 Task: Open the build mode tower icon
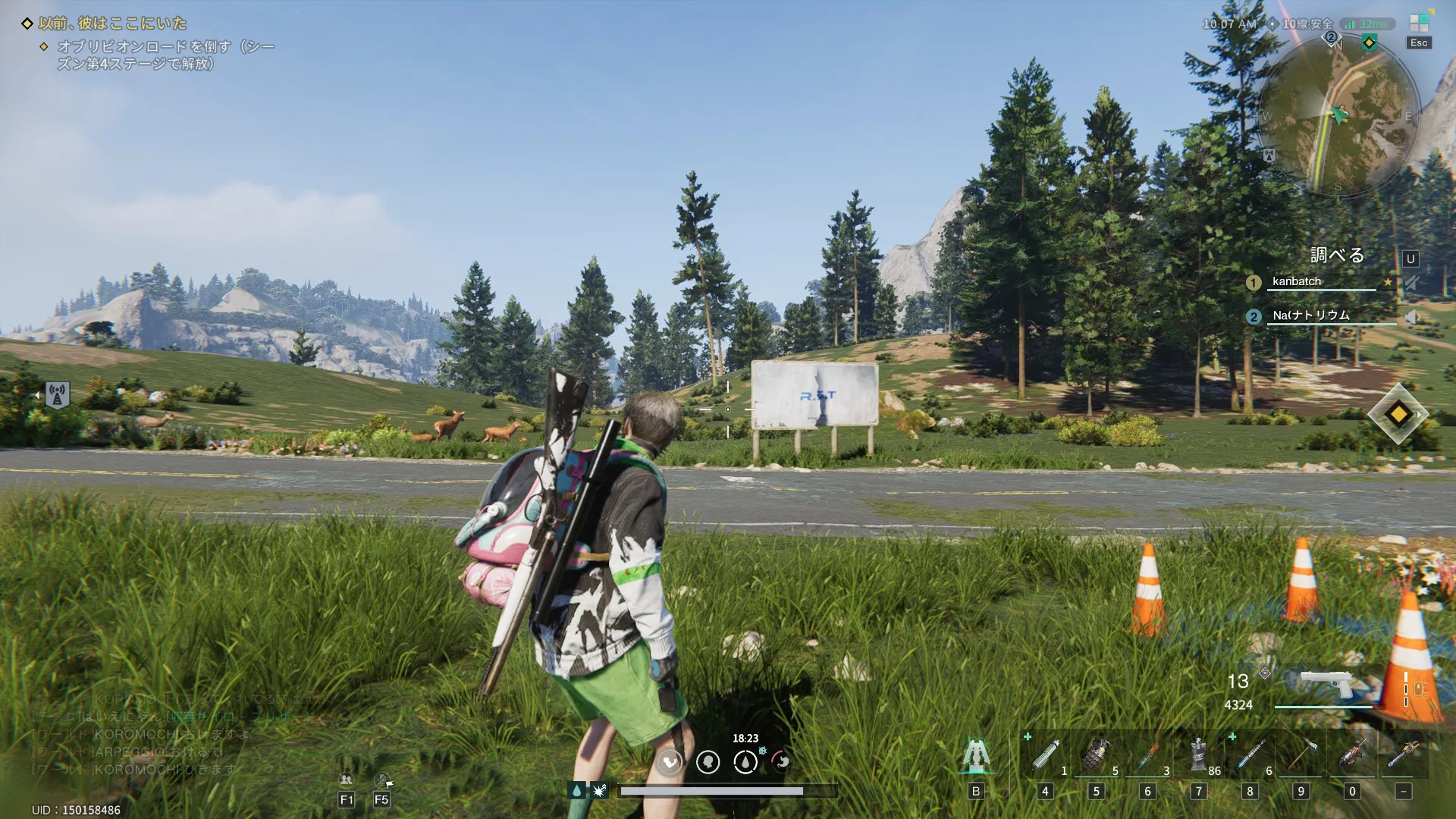pyautogui.click(x=976, y=755)
